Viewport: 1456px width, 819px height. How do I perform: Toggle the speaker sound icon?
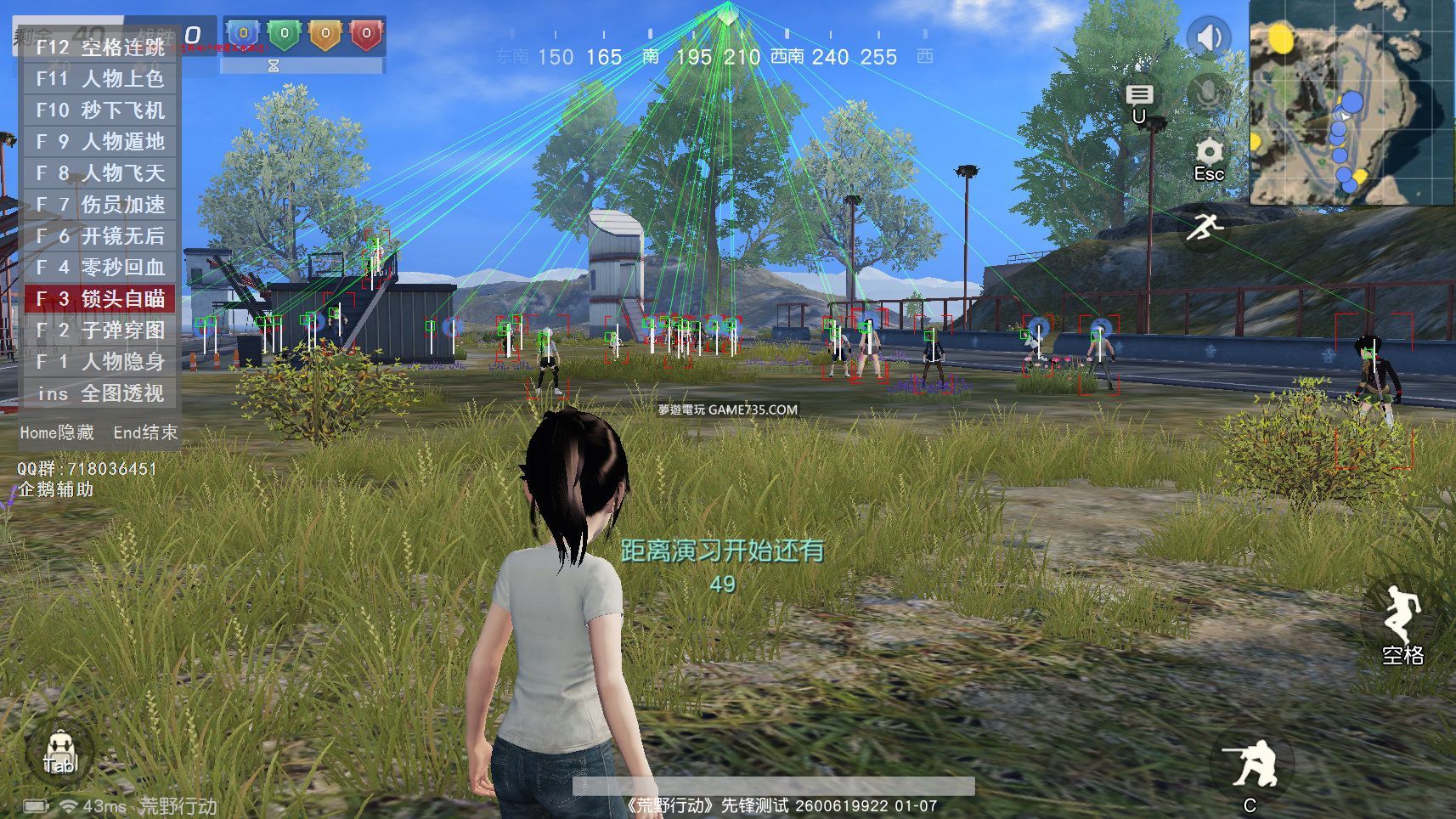(x=1208, y=37)
